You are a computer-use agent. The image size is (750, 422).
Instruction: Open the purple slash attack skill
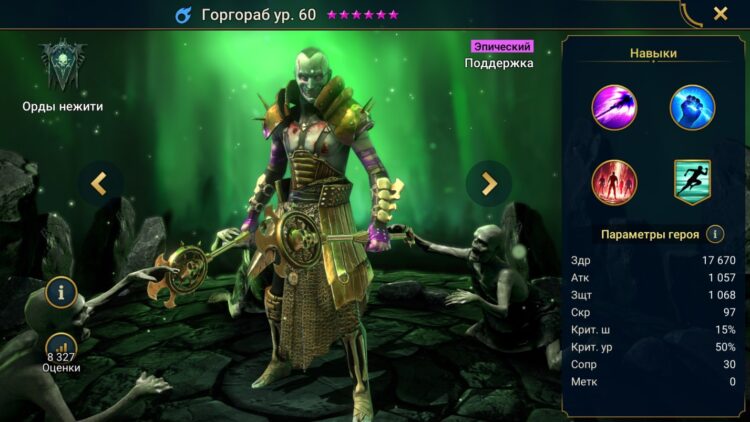point(615,107)
